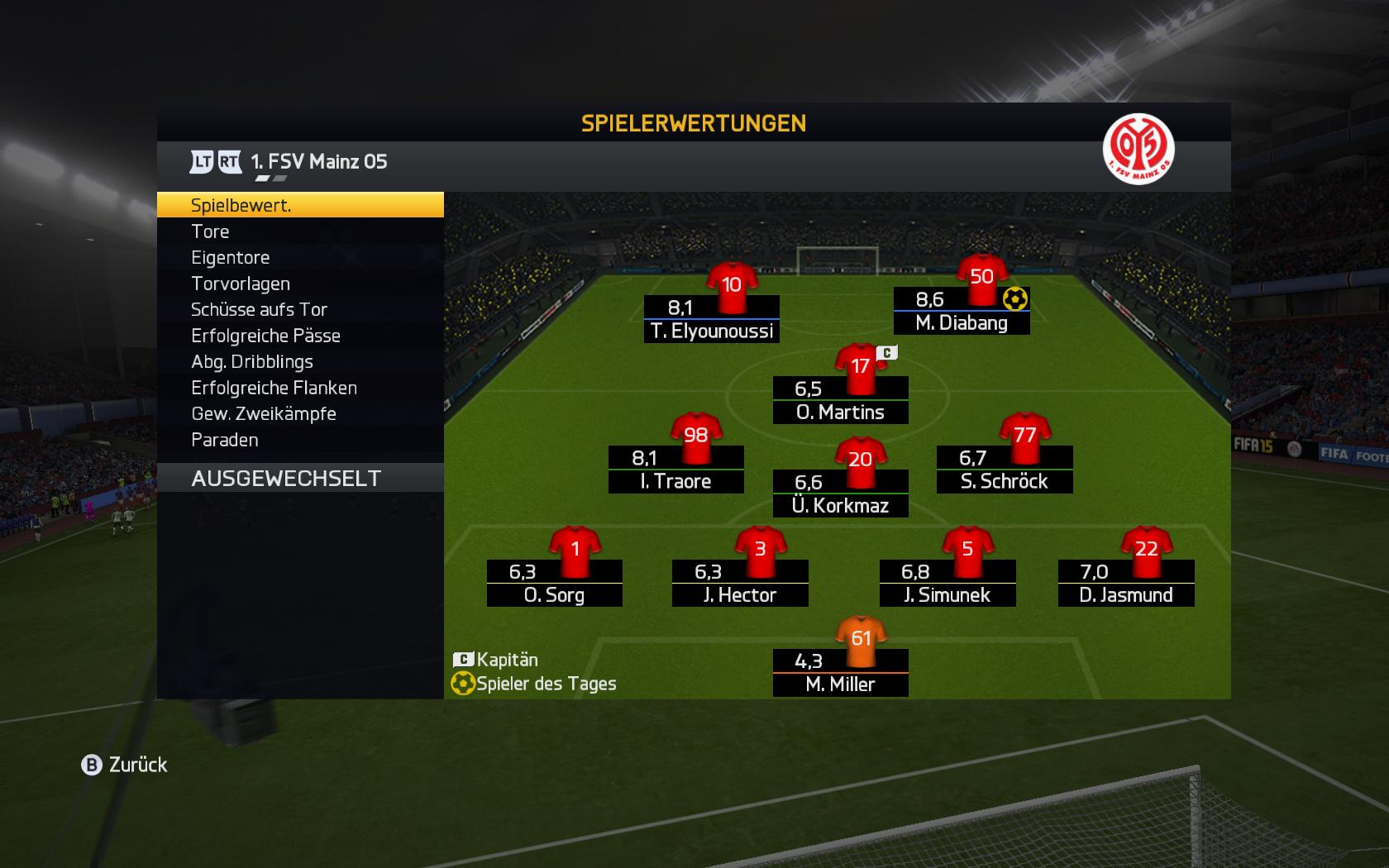Choose captain O. Martins on the pitch
1389x868 pixels.
[x=840, y=400]
